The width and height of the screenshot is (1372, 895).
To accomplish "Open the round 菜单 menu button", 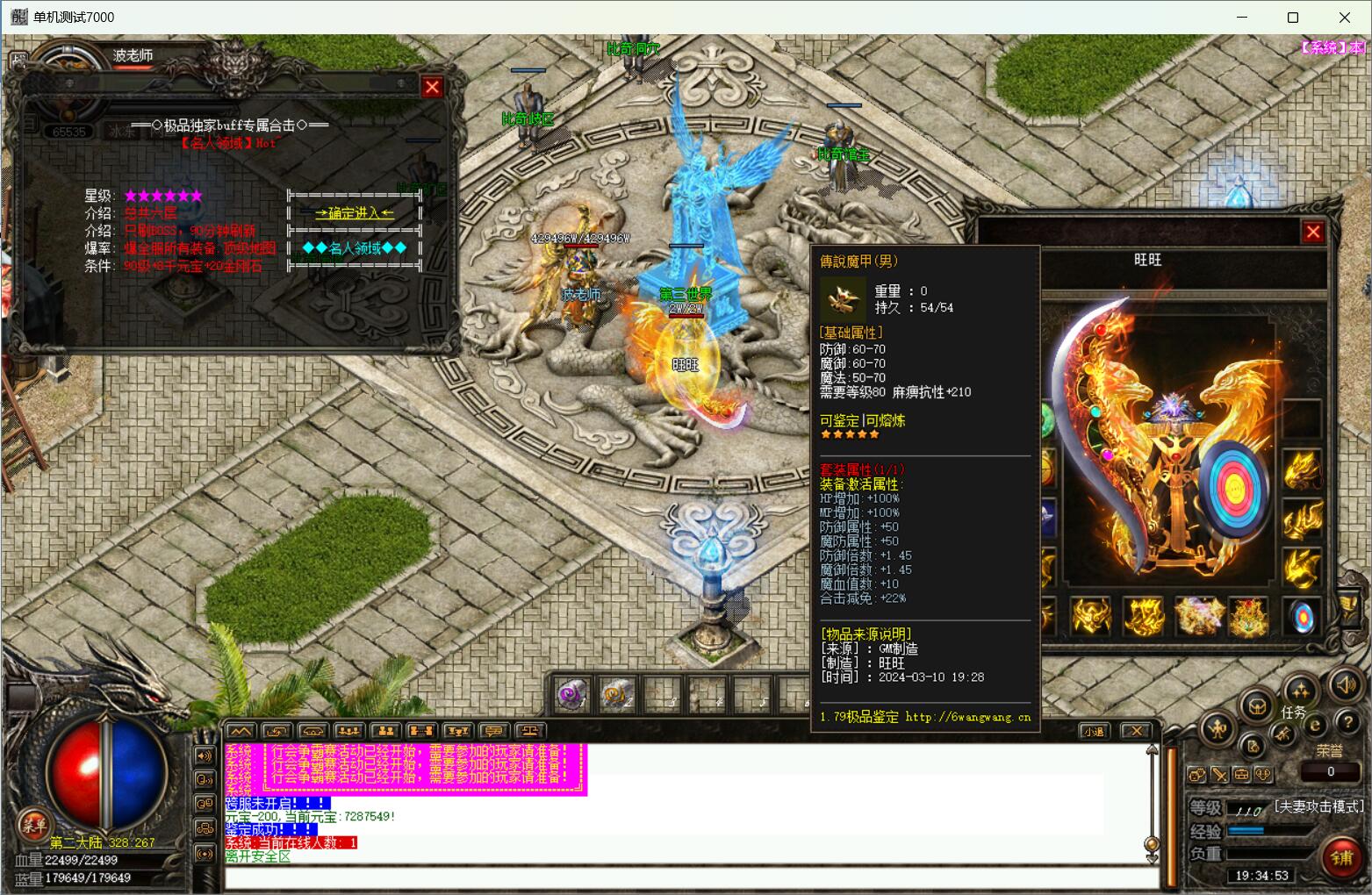I will tap(34, 824).
